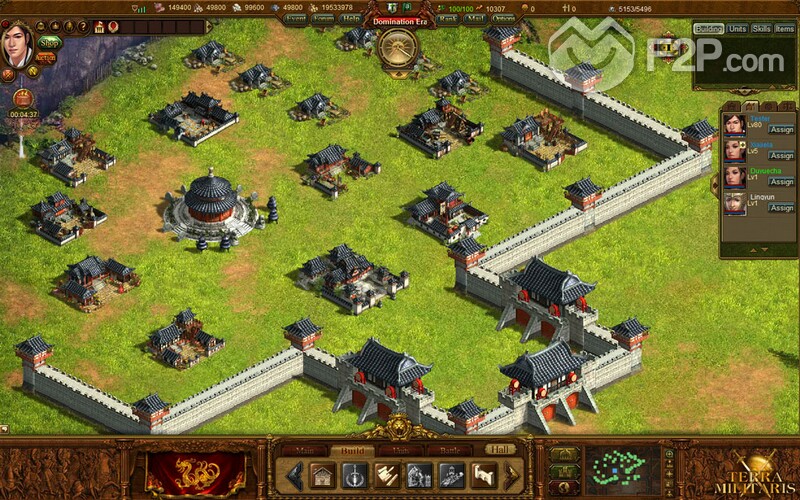Click the Event button
Screen dimensions: 800x500
coord(295,18)
